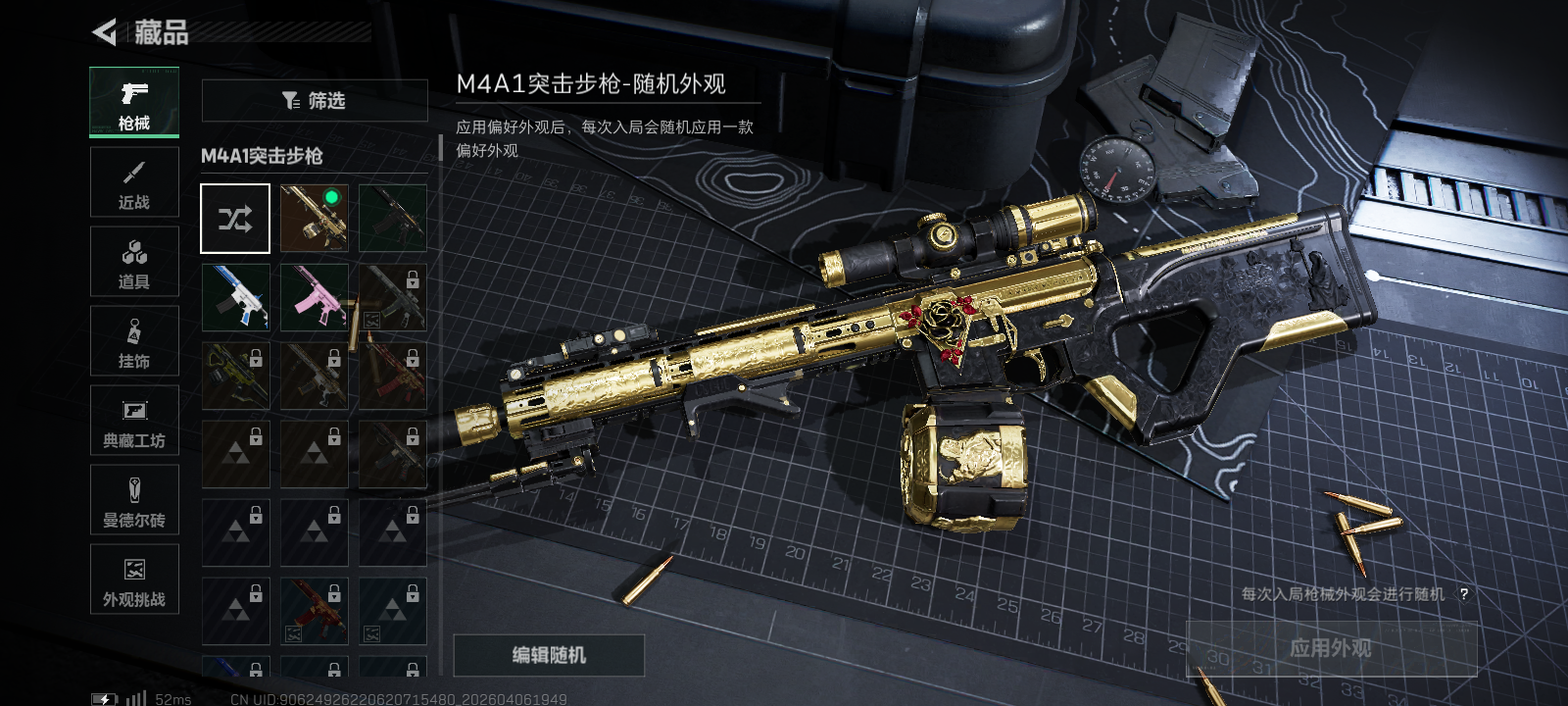1568x706 pixels.
Task: Choose the pink M4A1 skin thumbnail
Action: [314, 296]
